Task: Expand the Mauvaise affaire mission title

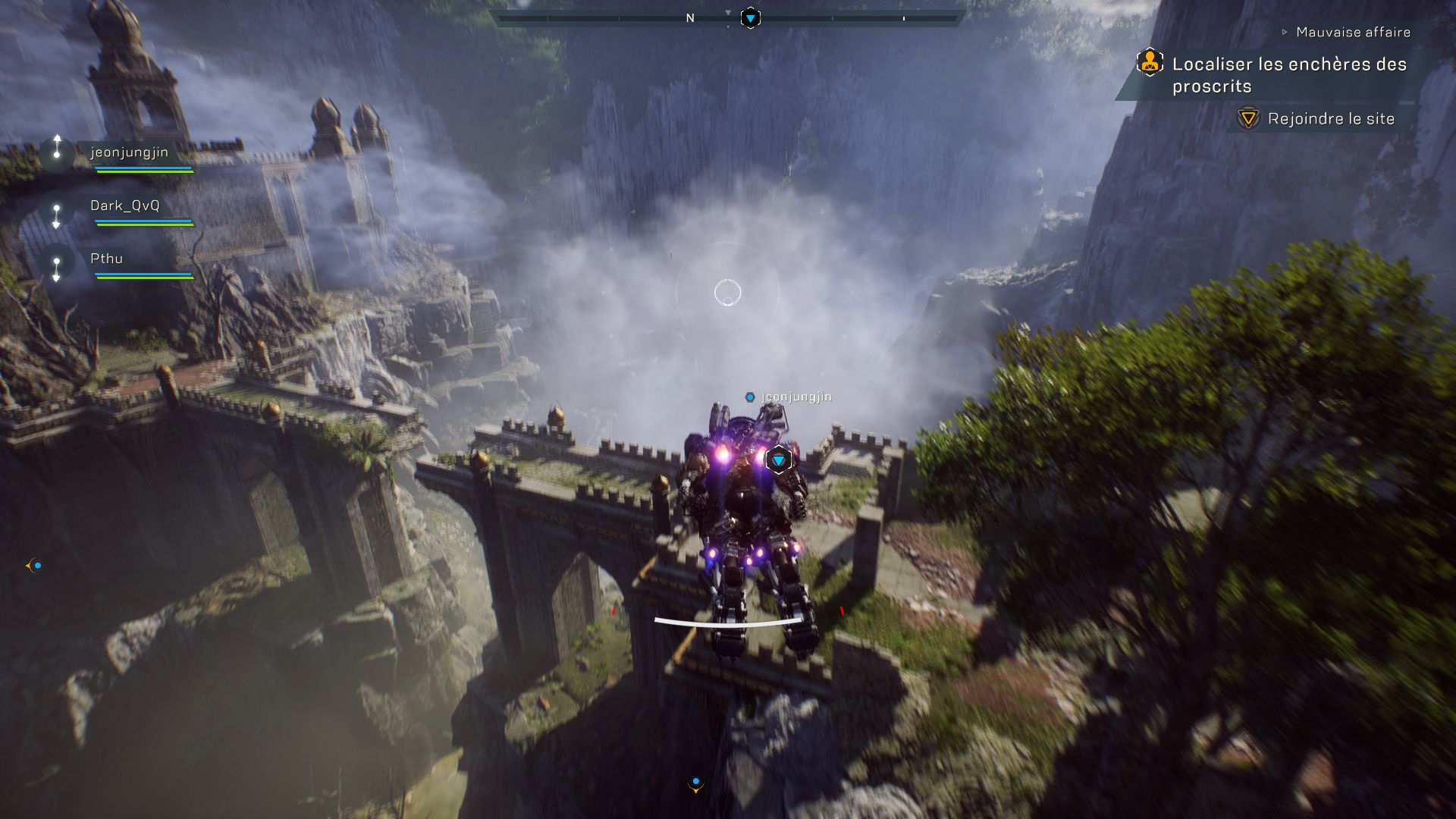Action: click(1352, 32)
